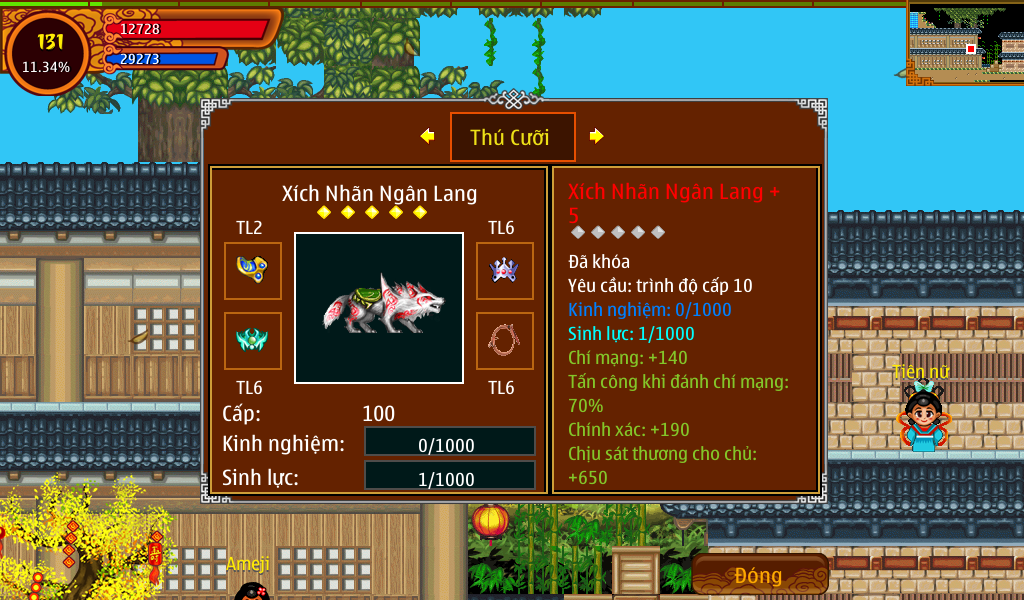Pick the purple mask equipment slot
Screen dimensions: 1024x600
(x=504, y=270)
